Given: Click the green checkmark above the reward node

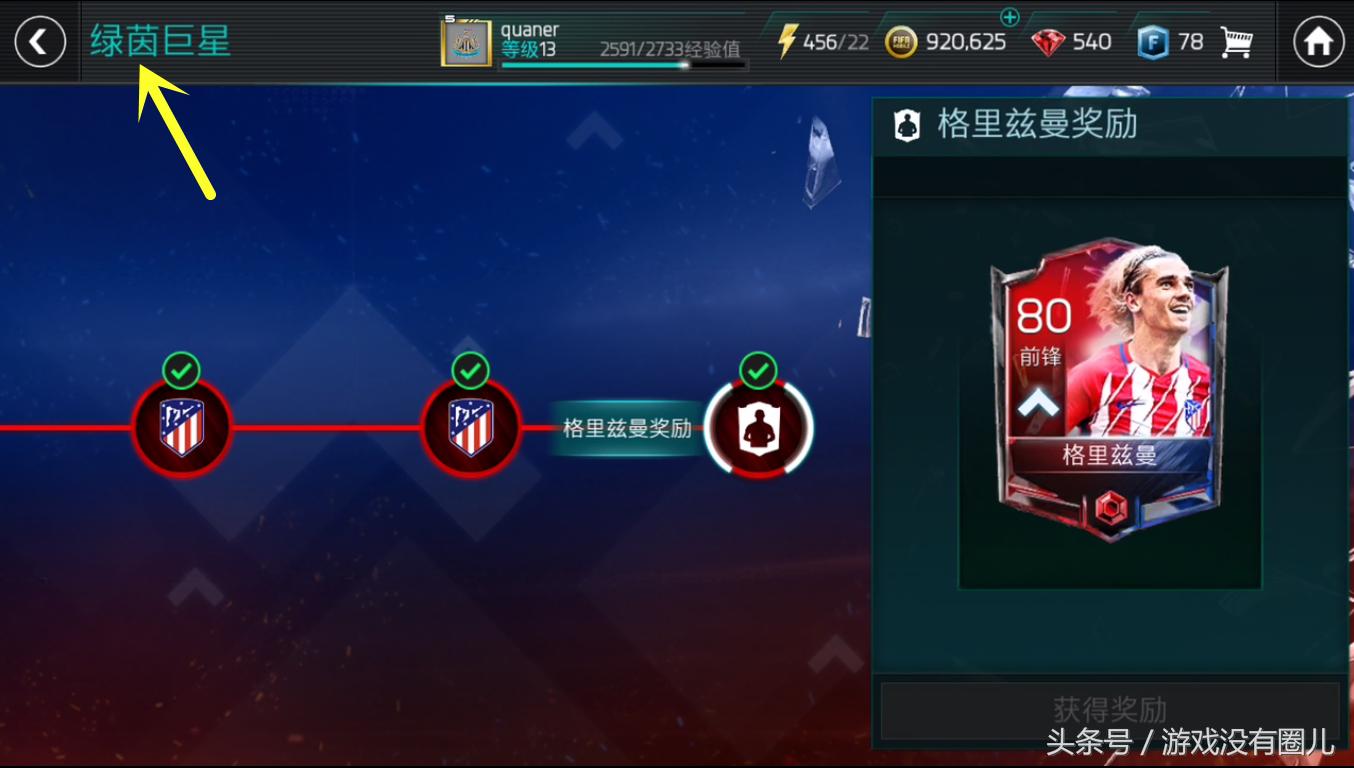Looking at the screenshot, I should point(758,369).
